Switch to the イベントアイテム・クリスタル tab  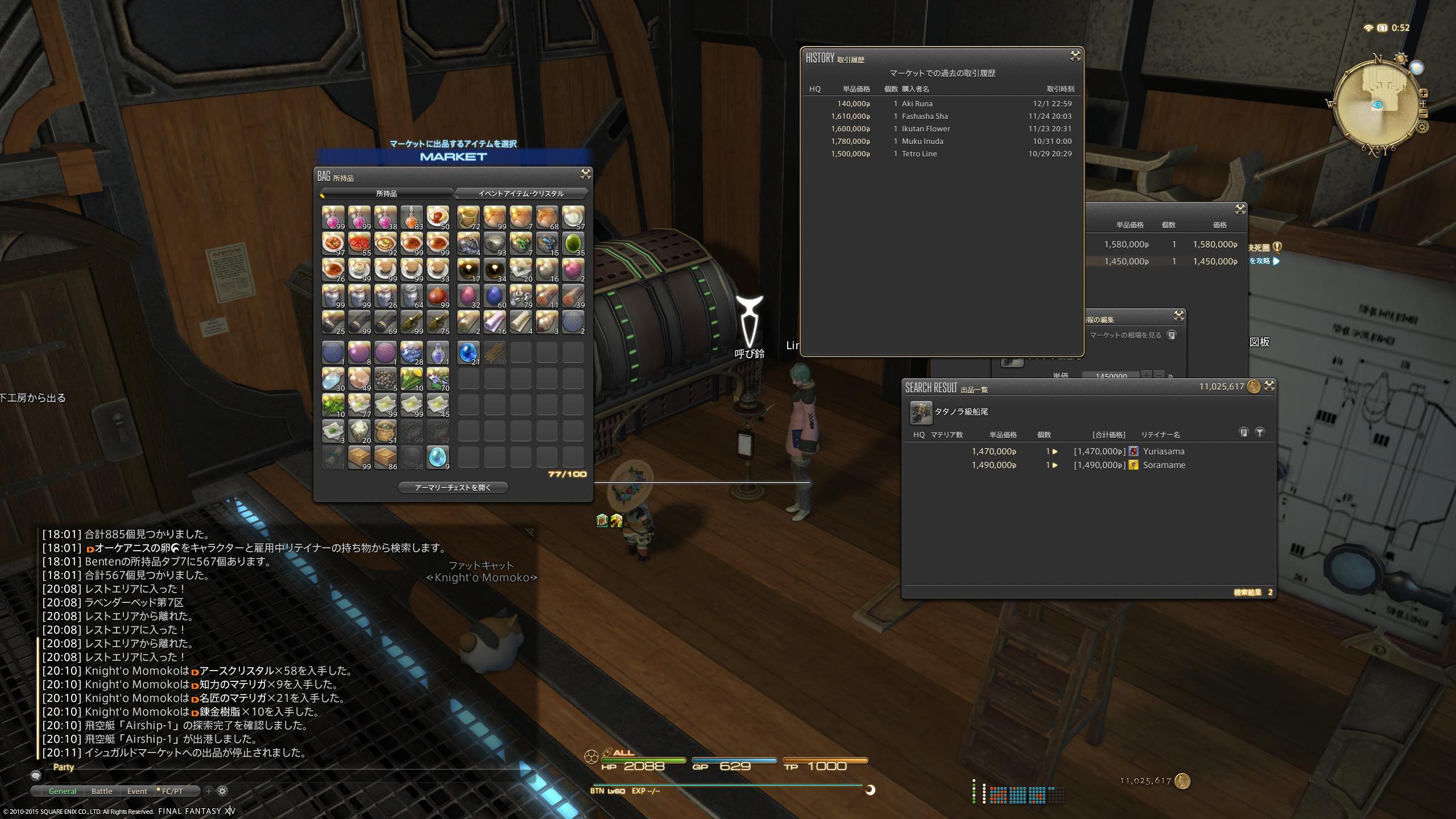520,193
